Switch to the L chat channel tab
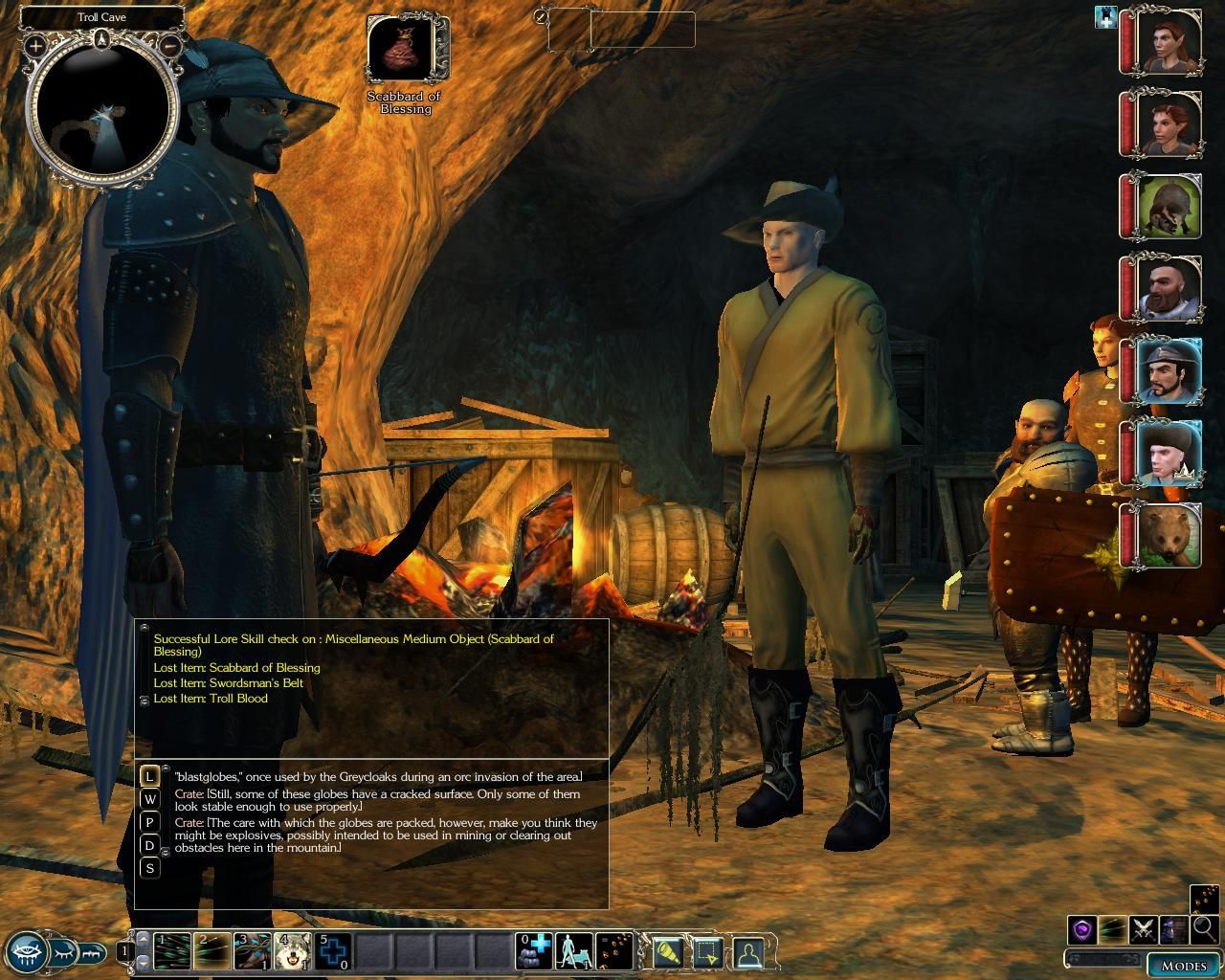This screenshot has width=1225, height=980. pyautogui.click(x=149, y=776)
